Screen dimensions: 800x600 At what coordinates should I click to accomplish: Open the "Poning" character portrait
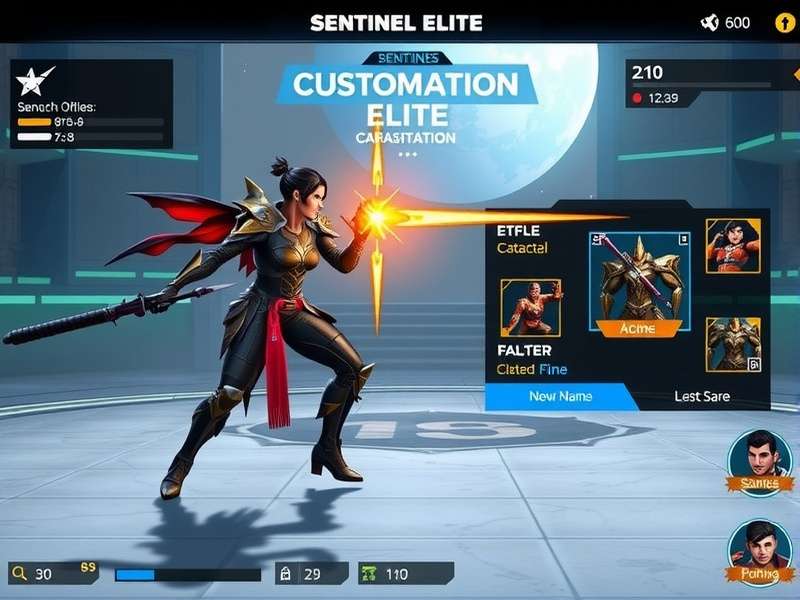point(759,552)
